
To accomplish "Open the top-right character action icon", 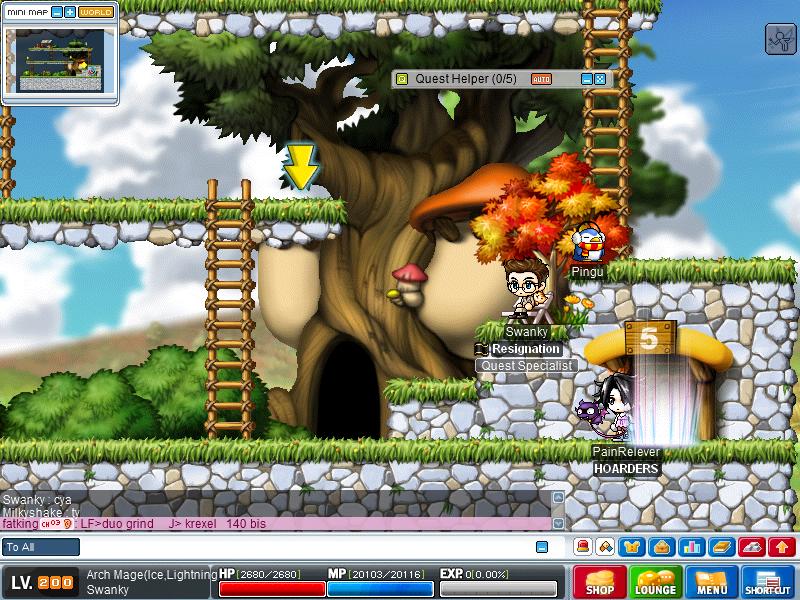I will pyautogui.click(x=779, y=39).
